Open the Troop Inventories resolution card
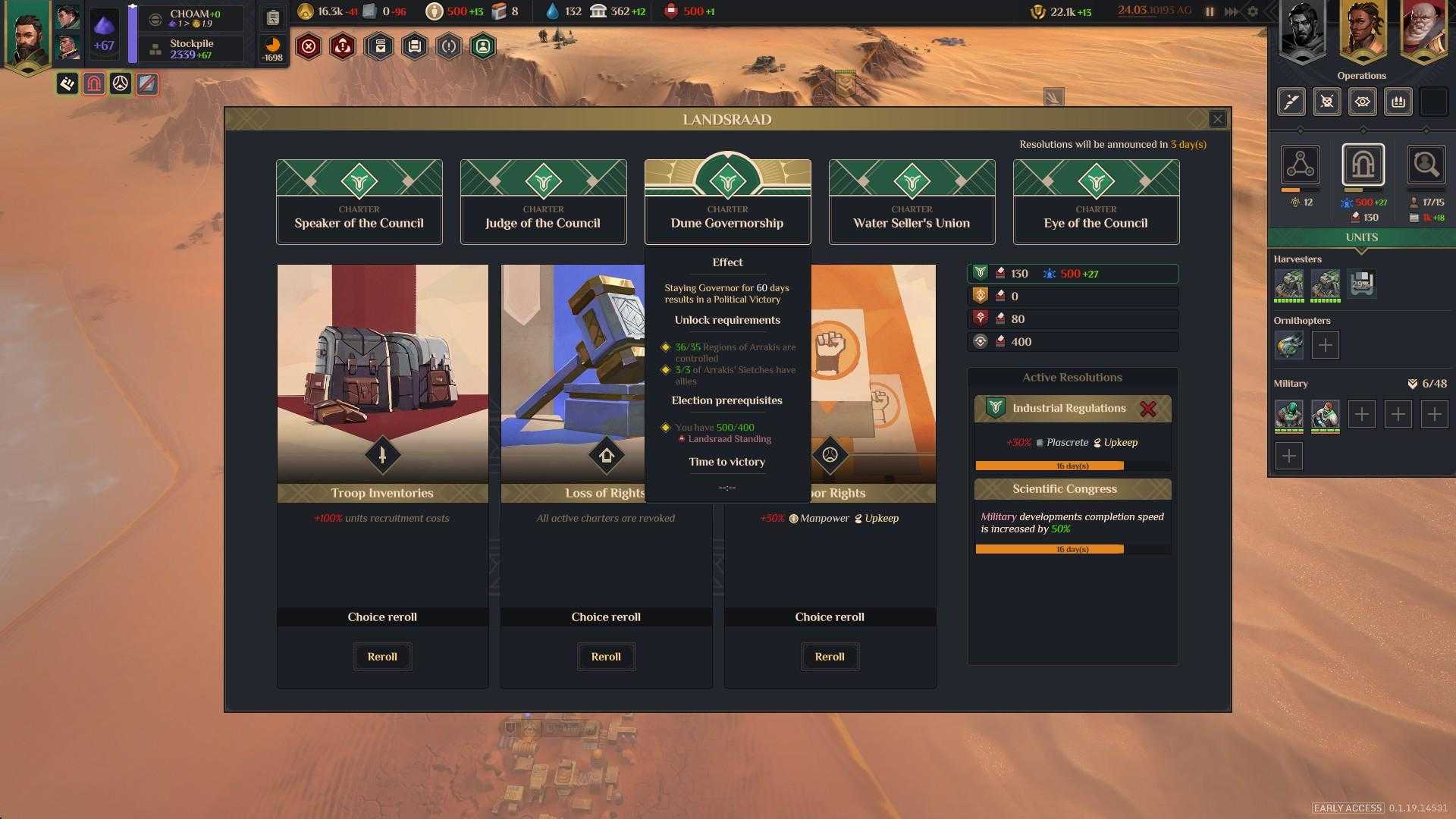Screen dimensions: 1456x819 point(382,379)
